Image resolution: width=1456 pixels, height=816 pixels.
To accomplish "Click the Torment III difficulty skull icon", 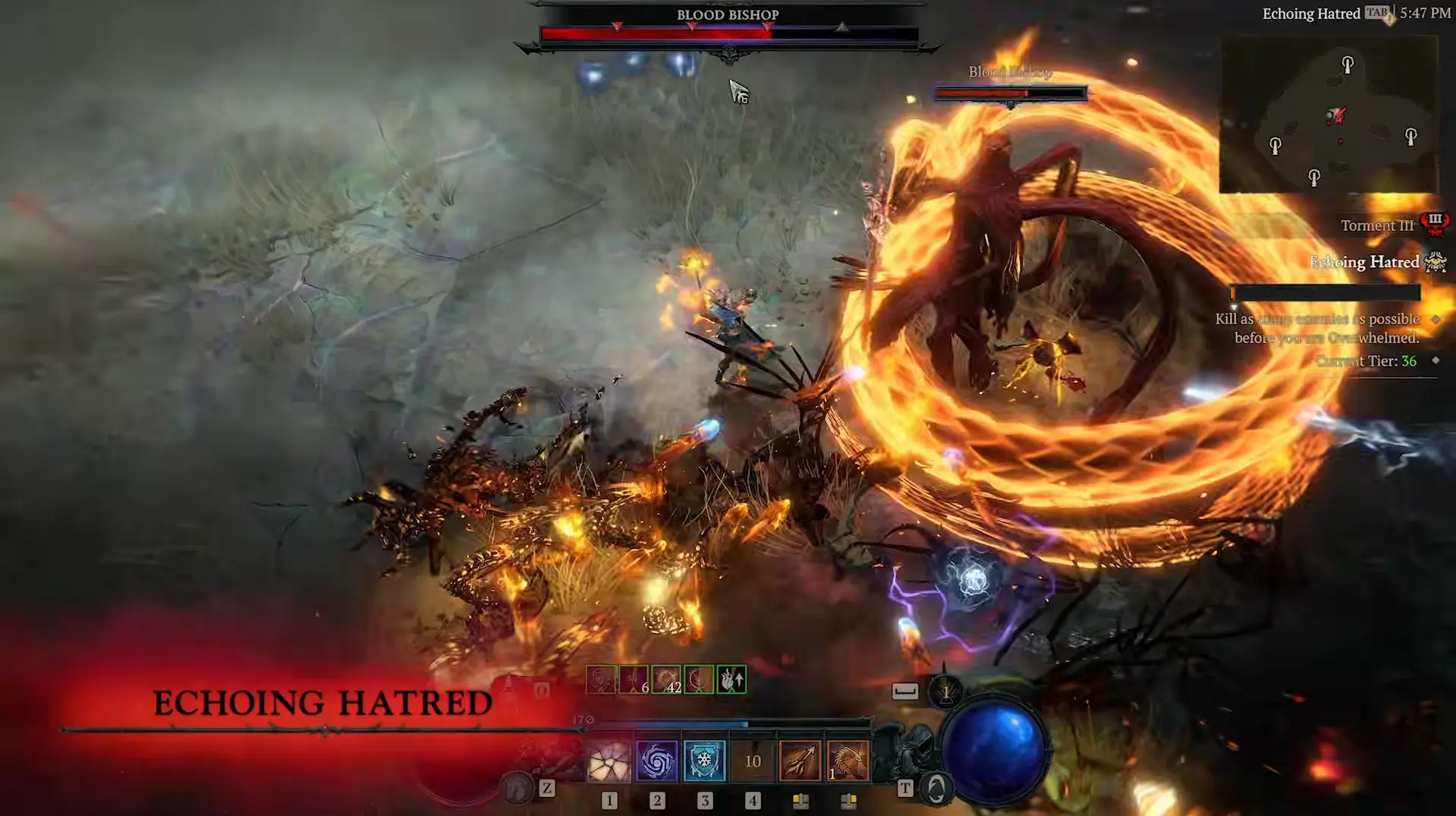I will [1436, 225].
